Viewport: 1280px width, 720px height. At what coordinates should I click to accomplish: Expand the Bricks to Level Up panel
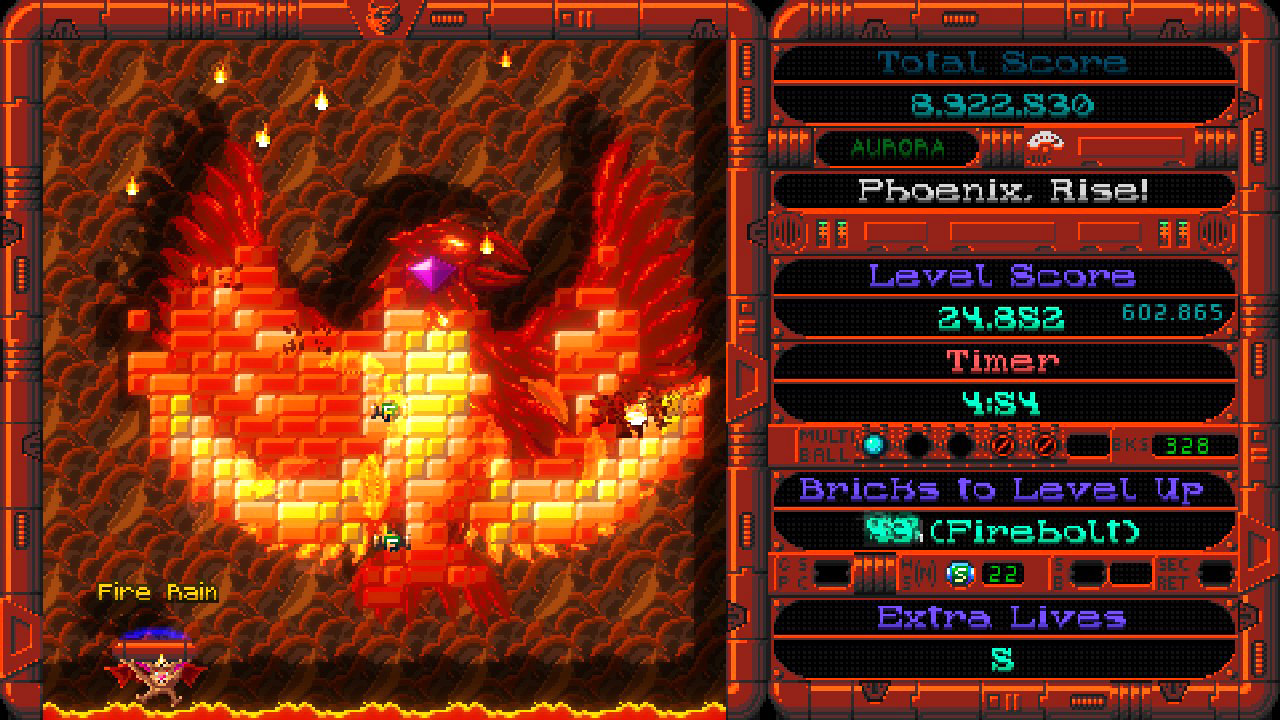tap(1003, 489)
